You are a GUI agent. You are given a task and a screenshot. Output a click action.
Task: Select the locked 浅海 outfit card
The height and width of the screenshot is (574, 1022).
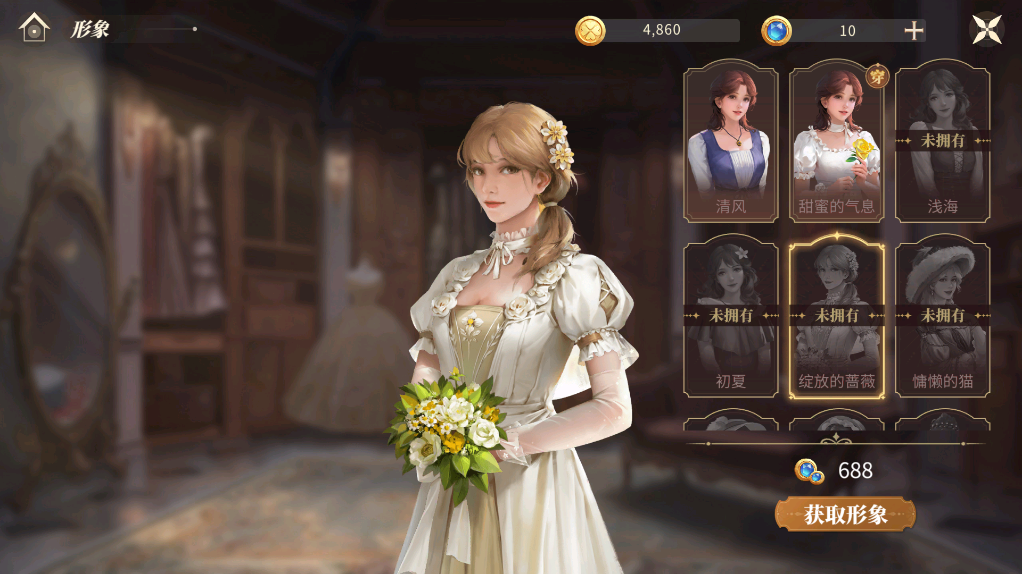[x=942, y=142]
